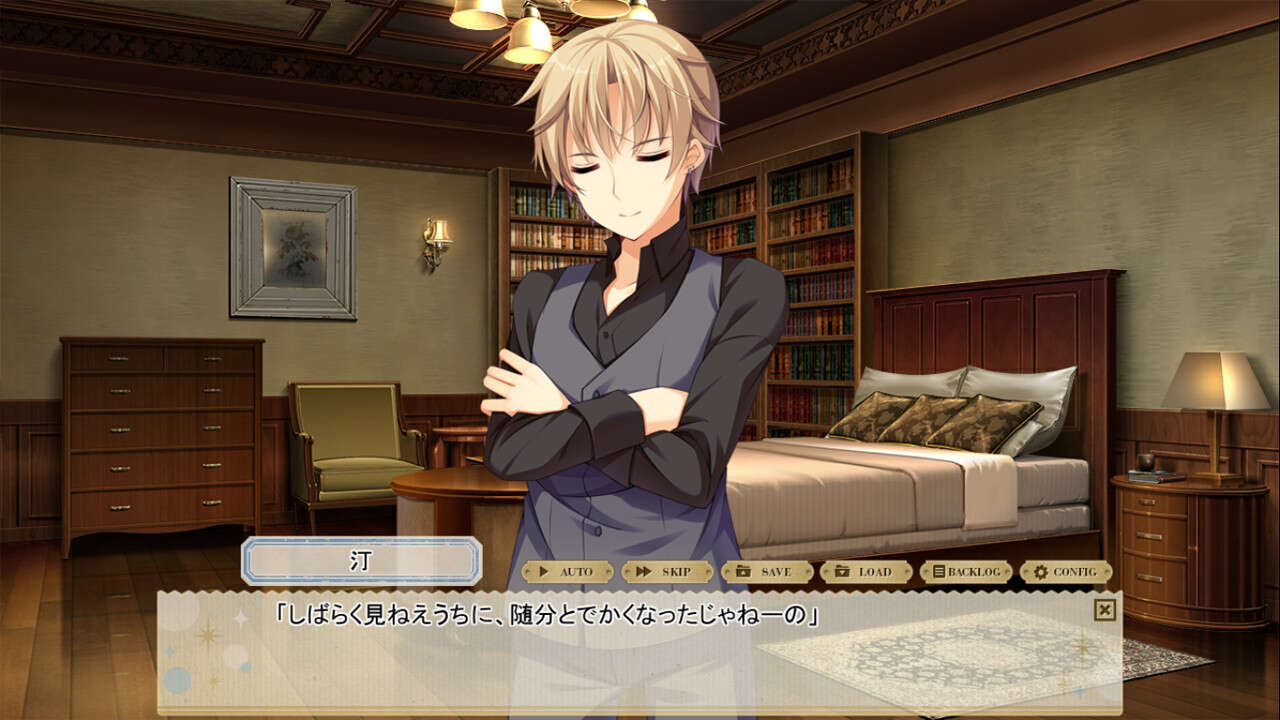Viewport: 1280px width, 720px height.
Task: Open the SAVE menu
Action: click(767, 572)
